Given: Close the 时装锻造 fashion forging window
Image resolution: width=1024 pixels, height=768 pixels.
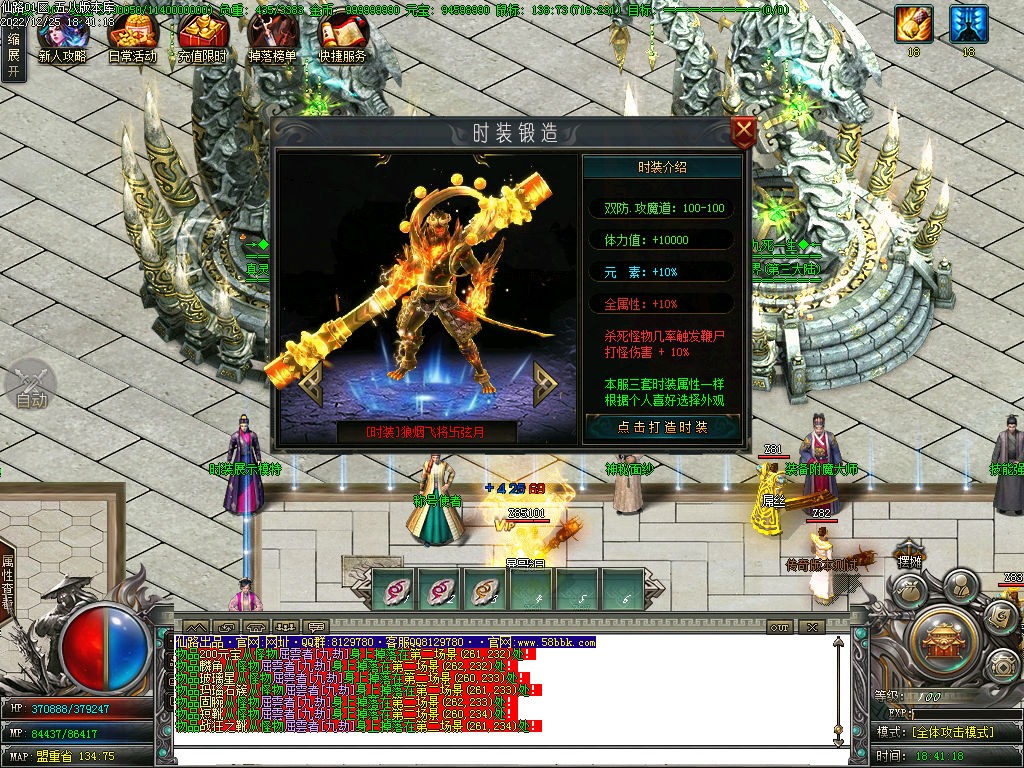Looking at the screenshot, I should coord(743,132).
